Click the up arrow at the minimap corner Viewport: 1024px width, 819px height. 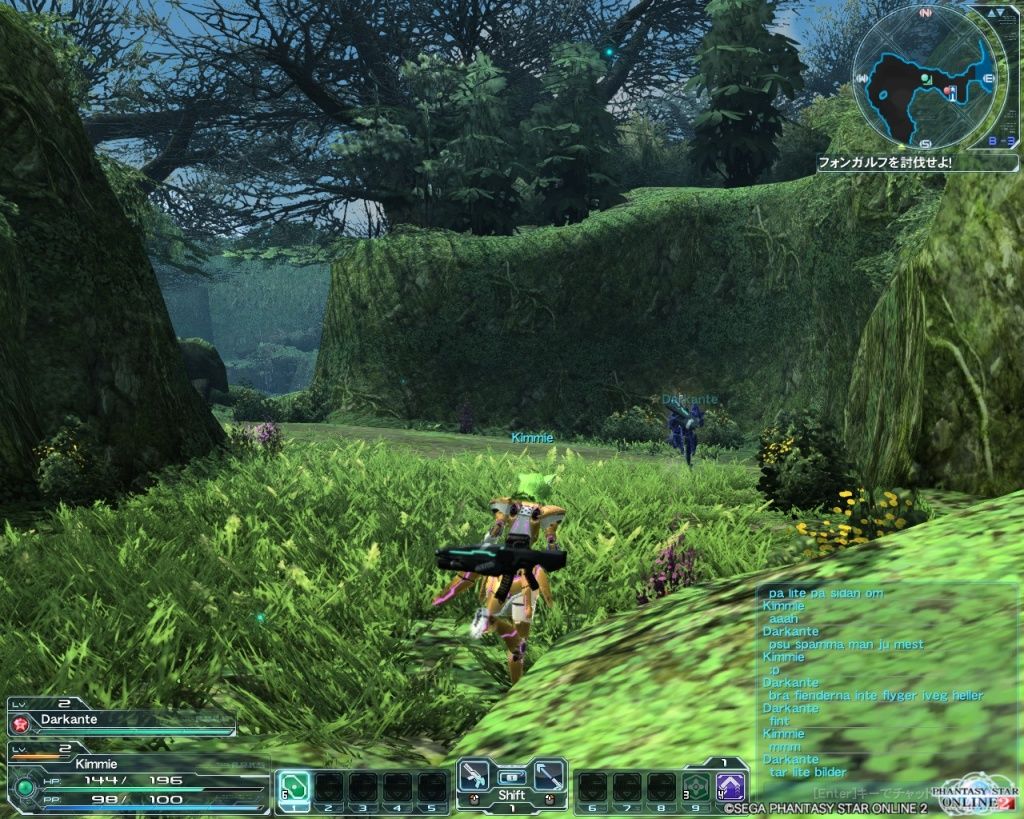(x=992, y=14)
